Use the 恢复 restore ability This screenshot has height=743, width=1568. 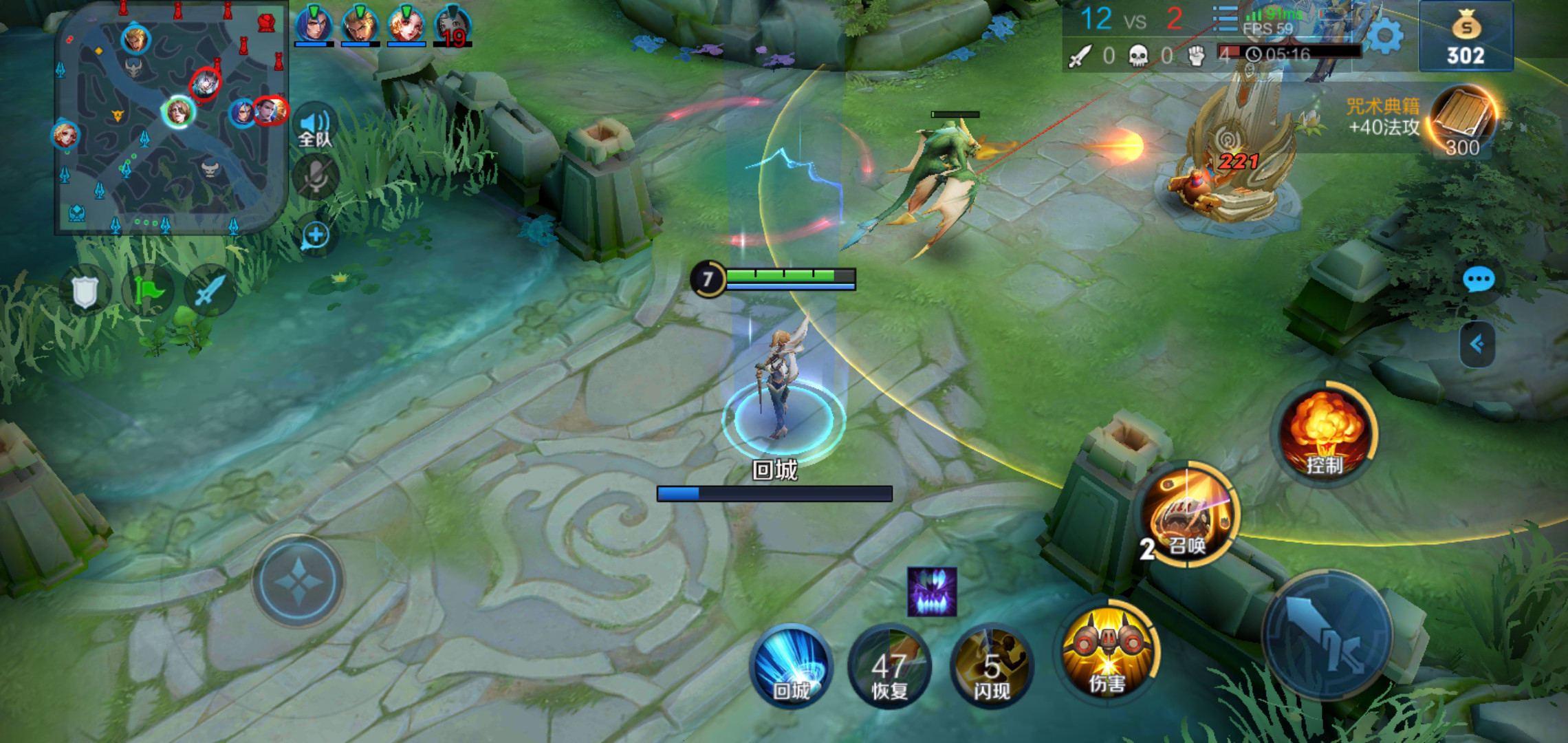click(x=889, y=667)
